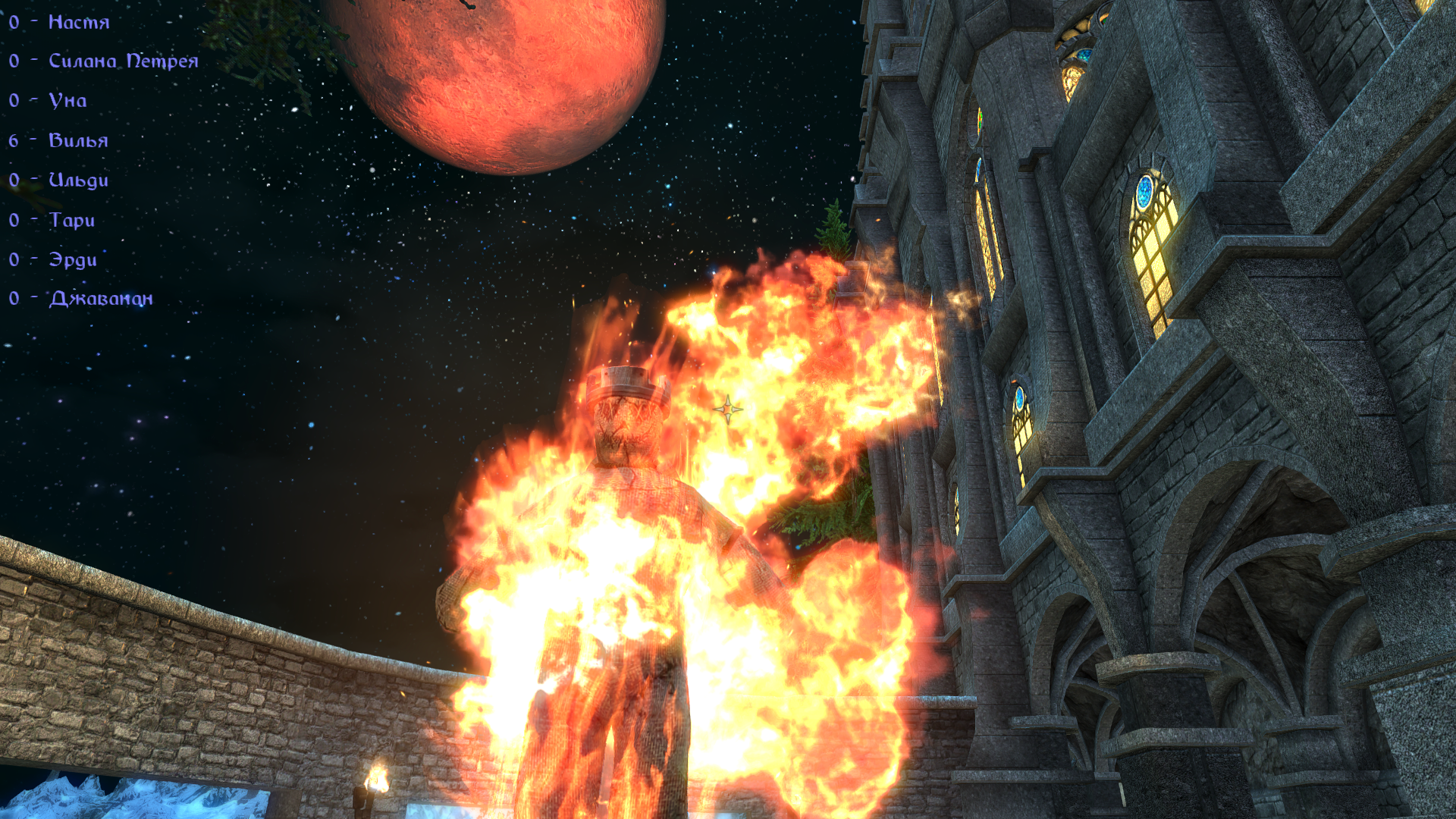
Task: Select Тари in the list
Action: (72, 220)
